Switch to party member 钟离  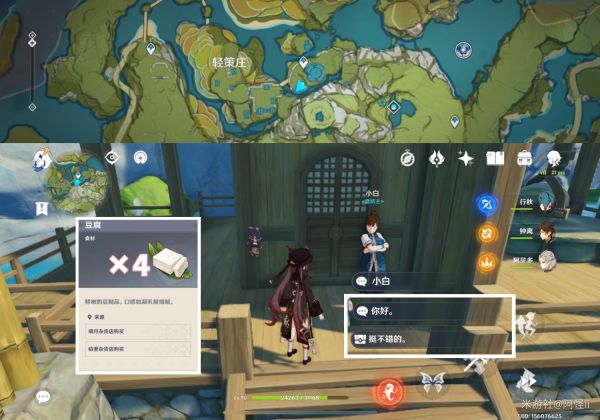pos(546,232)
